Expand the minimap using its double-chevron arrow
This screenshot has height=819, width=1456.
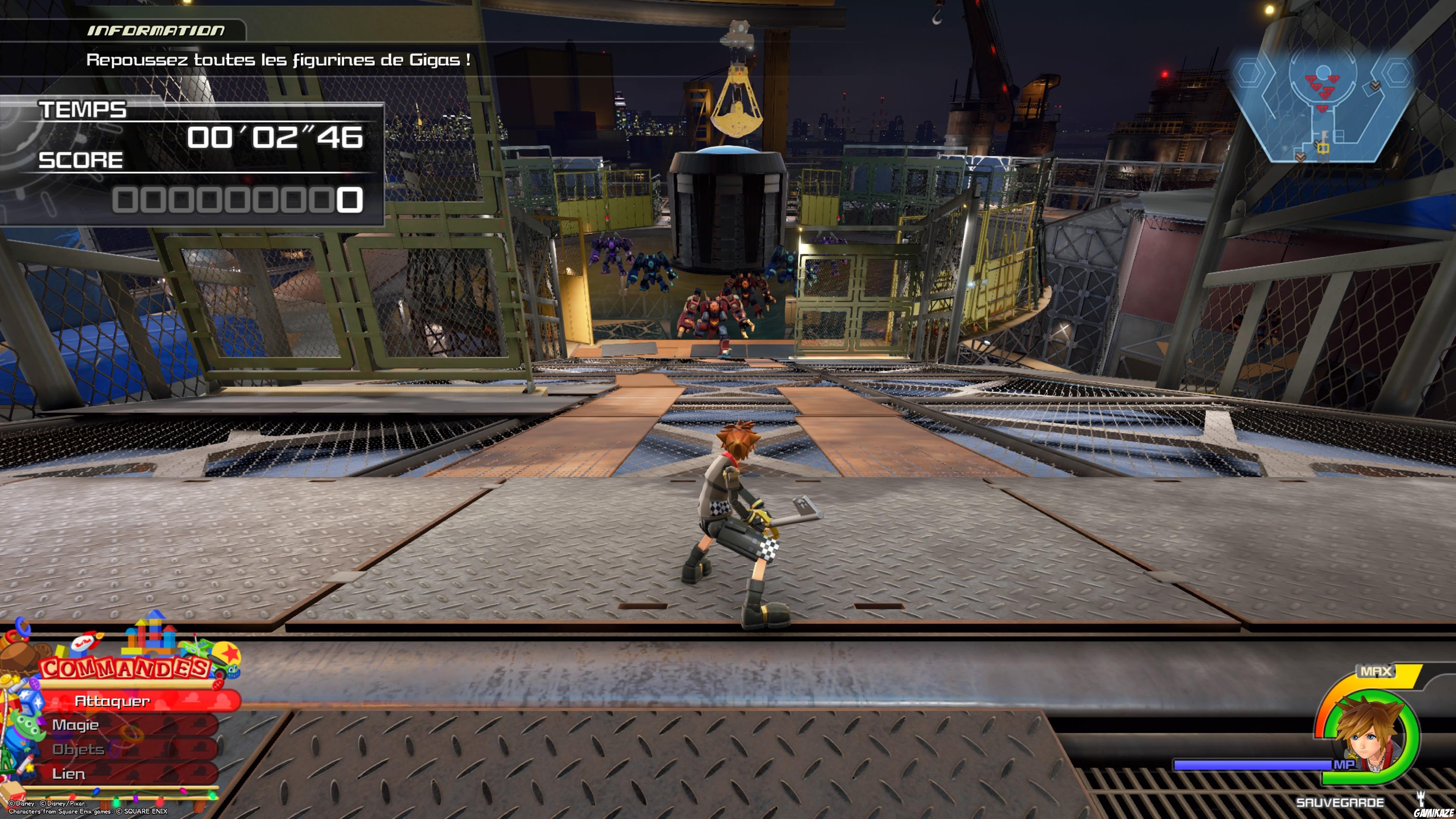[x=1376, y=86]
